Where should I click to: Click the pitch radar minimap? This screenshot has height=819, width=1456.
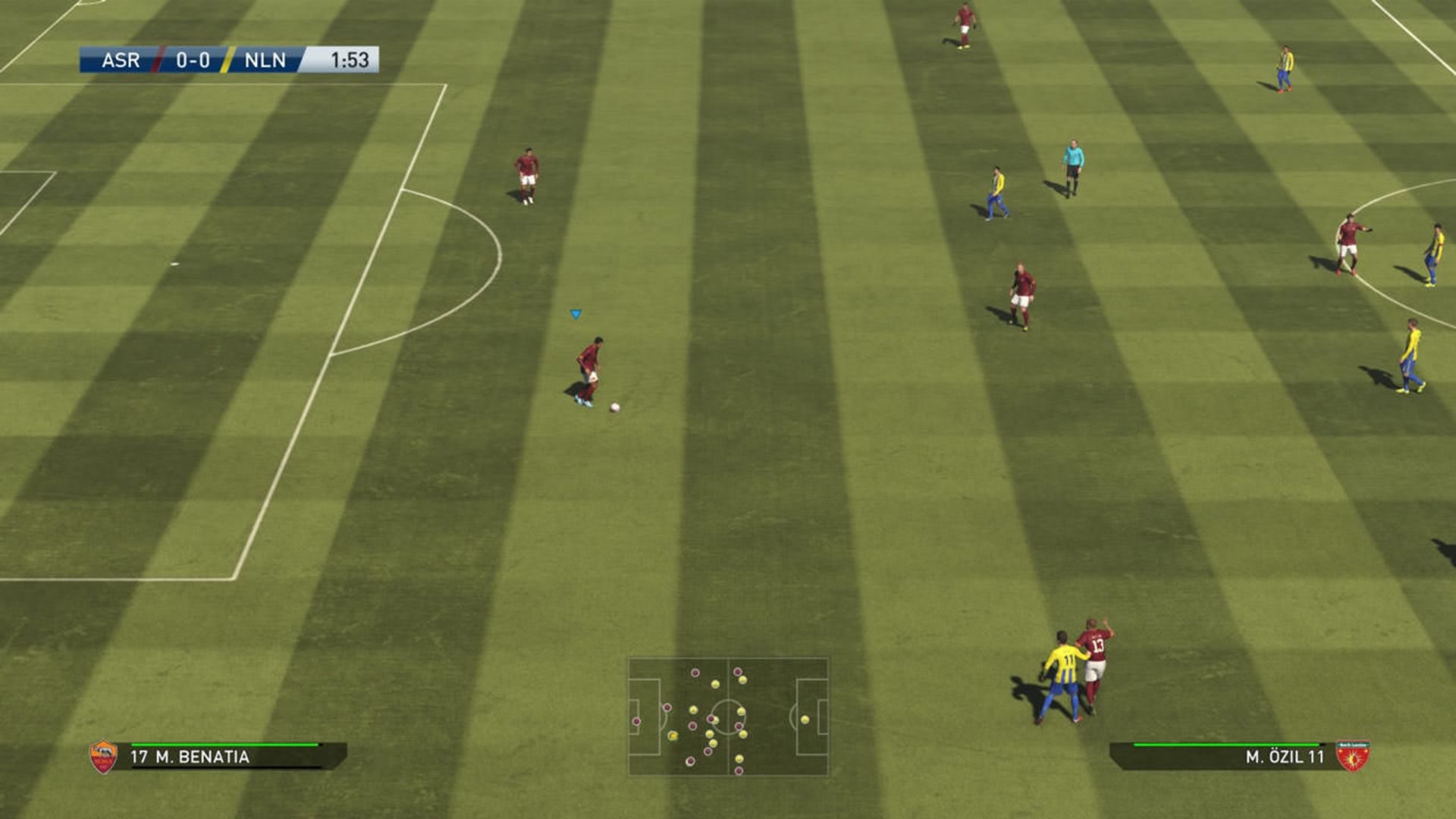728,717
